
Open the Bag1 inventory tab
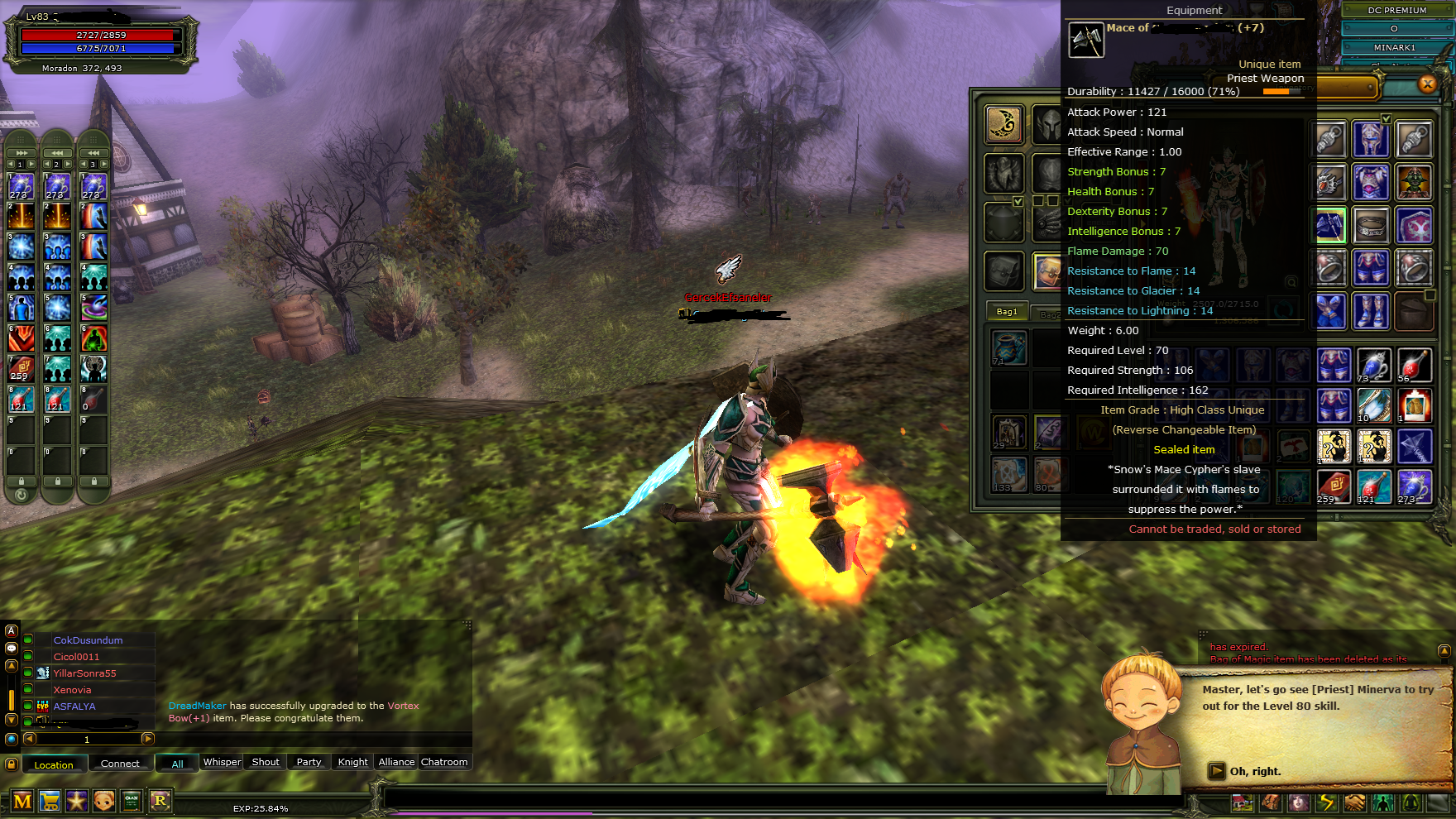pos(1007,312)
